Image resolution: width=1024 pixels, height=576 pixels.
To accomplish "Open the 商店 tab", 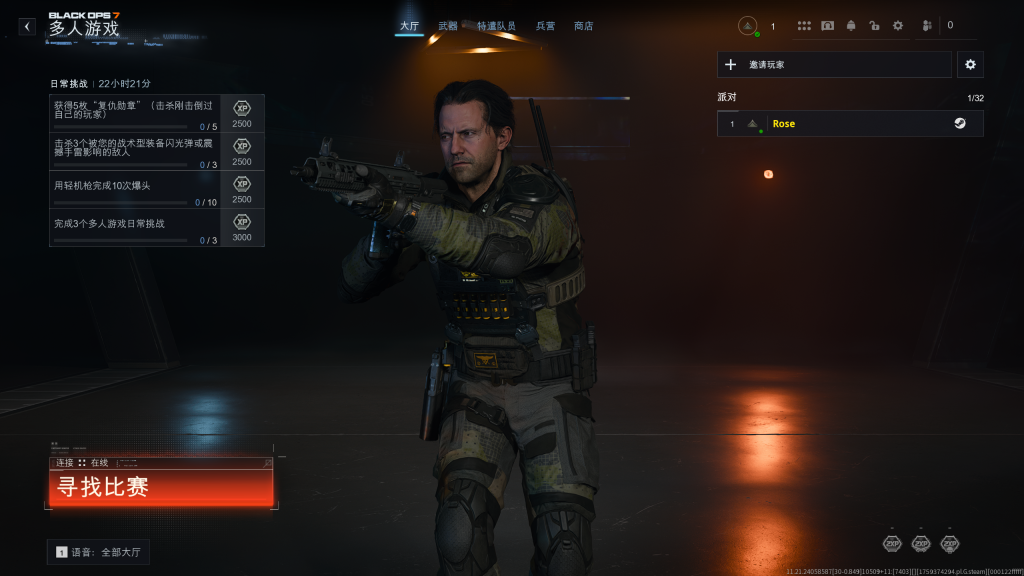I will [x=584, y=26].
